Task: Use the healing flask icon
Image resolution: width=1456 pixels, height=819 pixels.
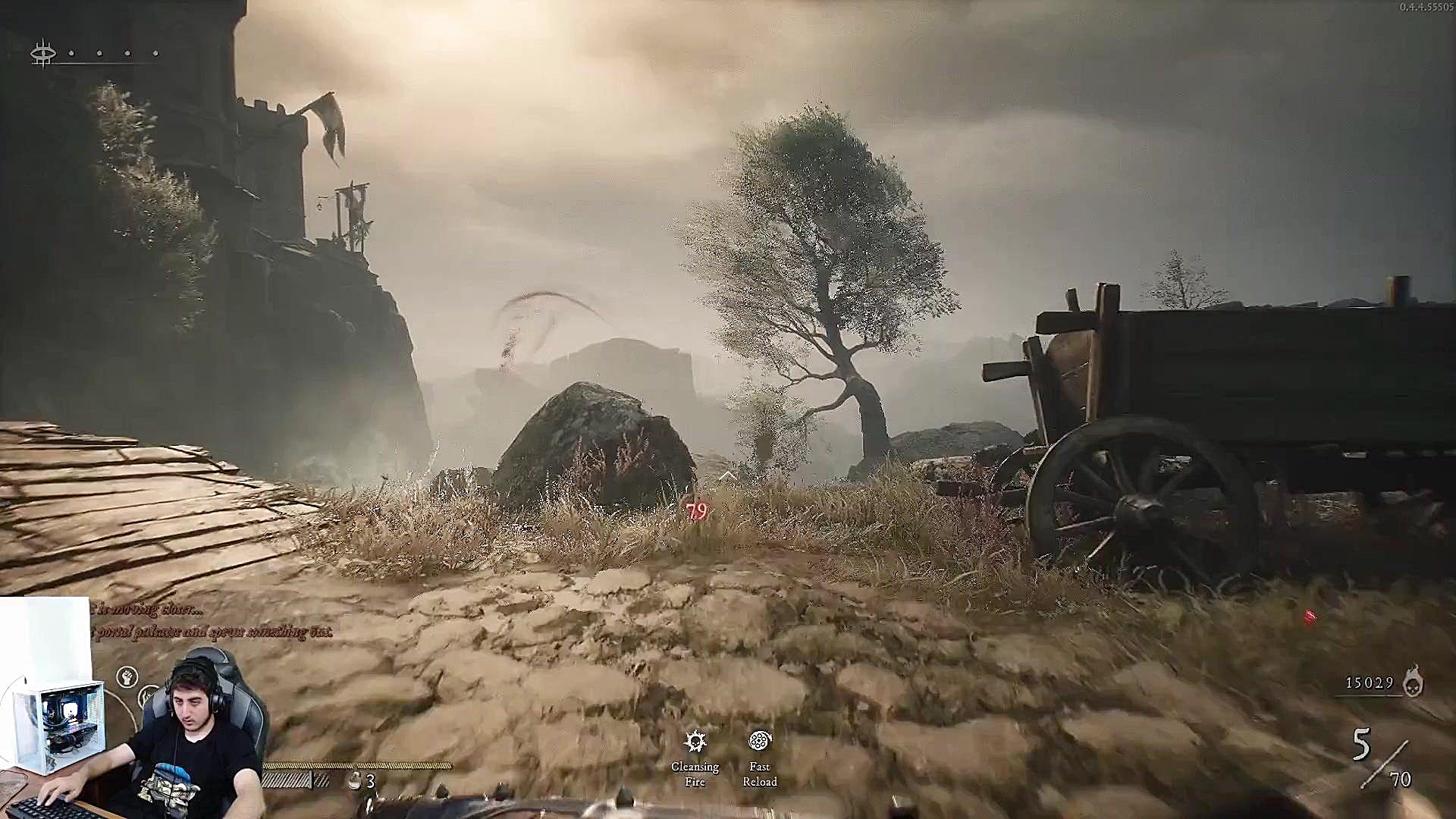Action: (x=354, y=780)
